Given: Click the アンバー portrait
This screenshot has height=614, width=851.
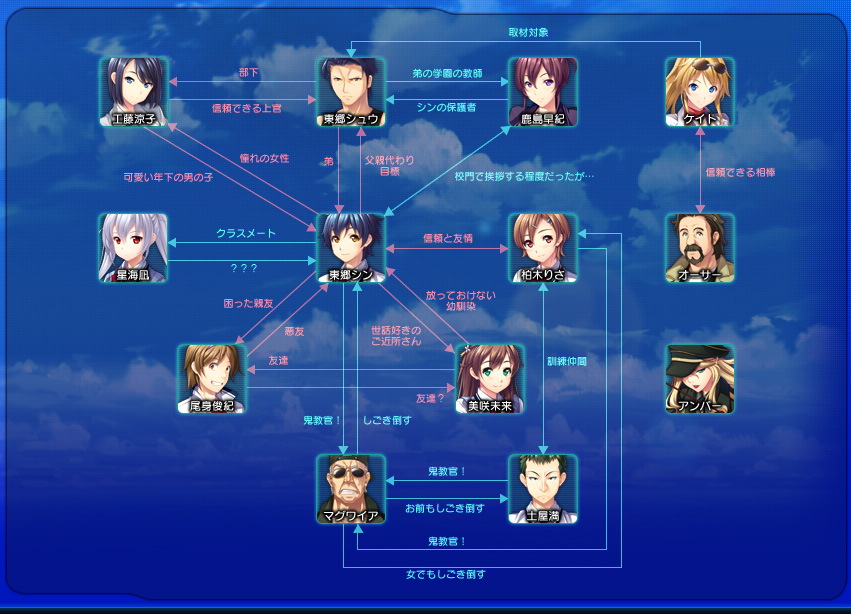Looking at the screenshot, I should click(x=700, y=379).
